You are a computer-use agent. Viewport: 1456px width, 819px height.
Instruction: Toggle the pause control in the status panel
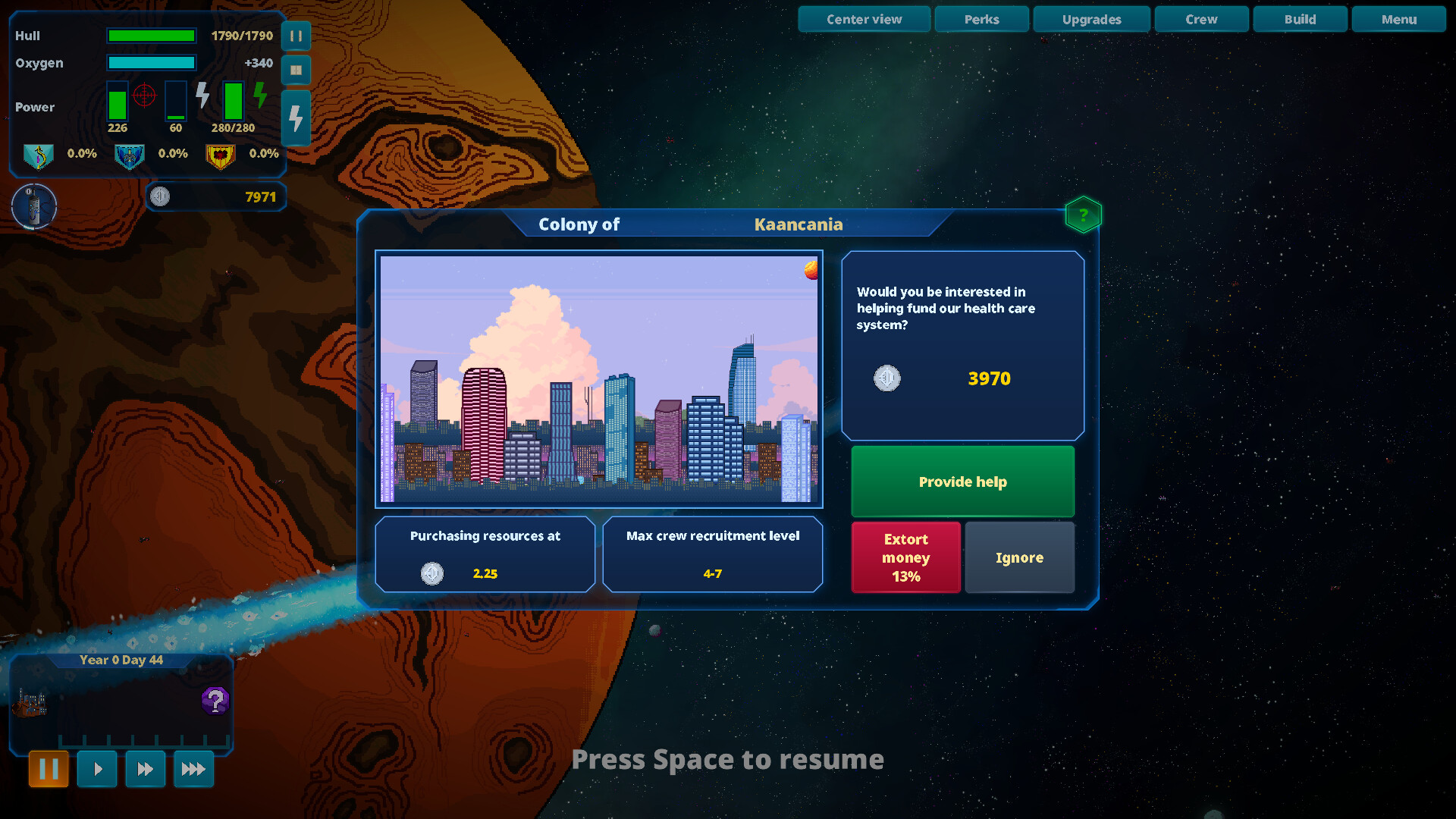296,36
